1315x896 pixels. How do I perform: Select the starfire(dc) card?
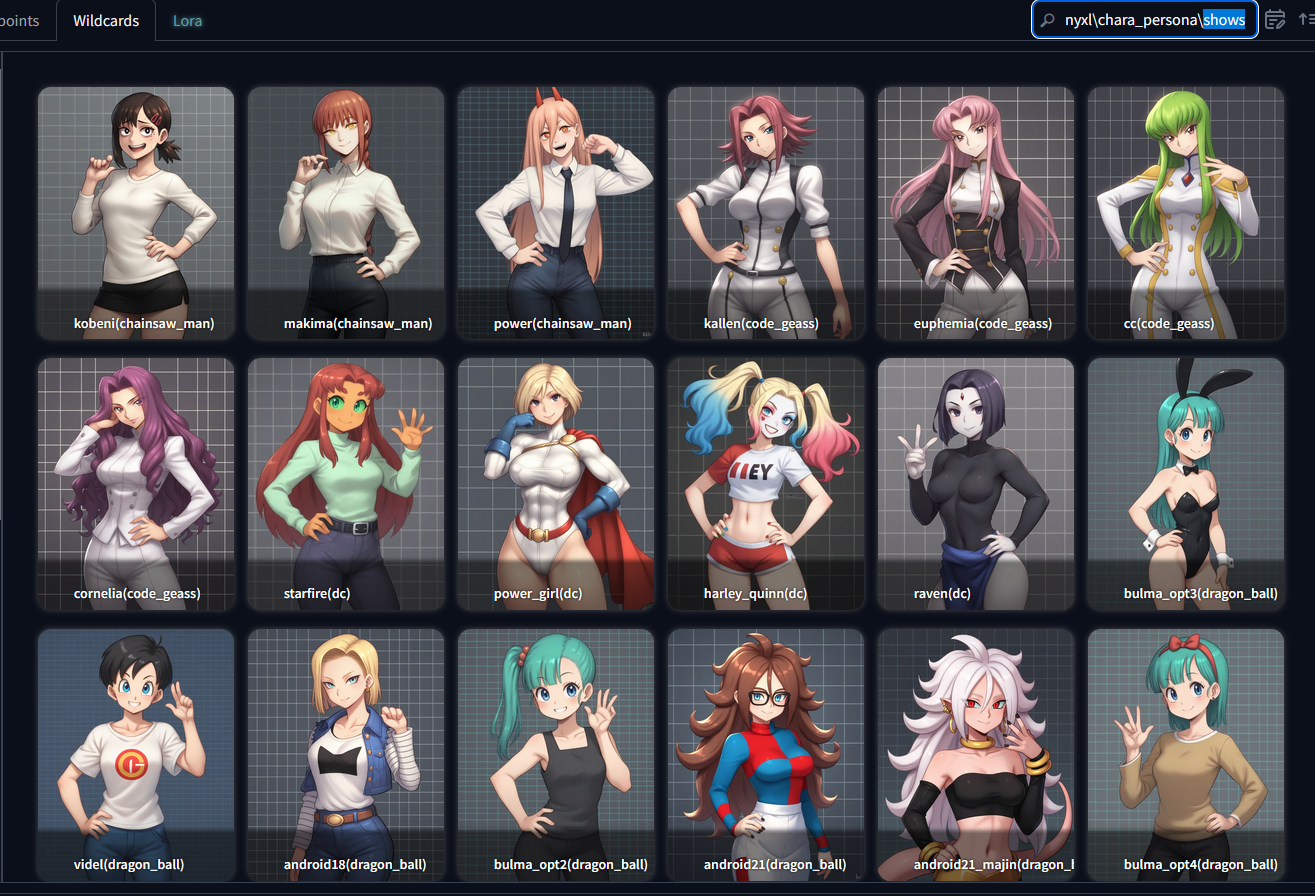pyautogui.click(x=346, y=483)
